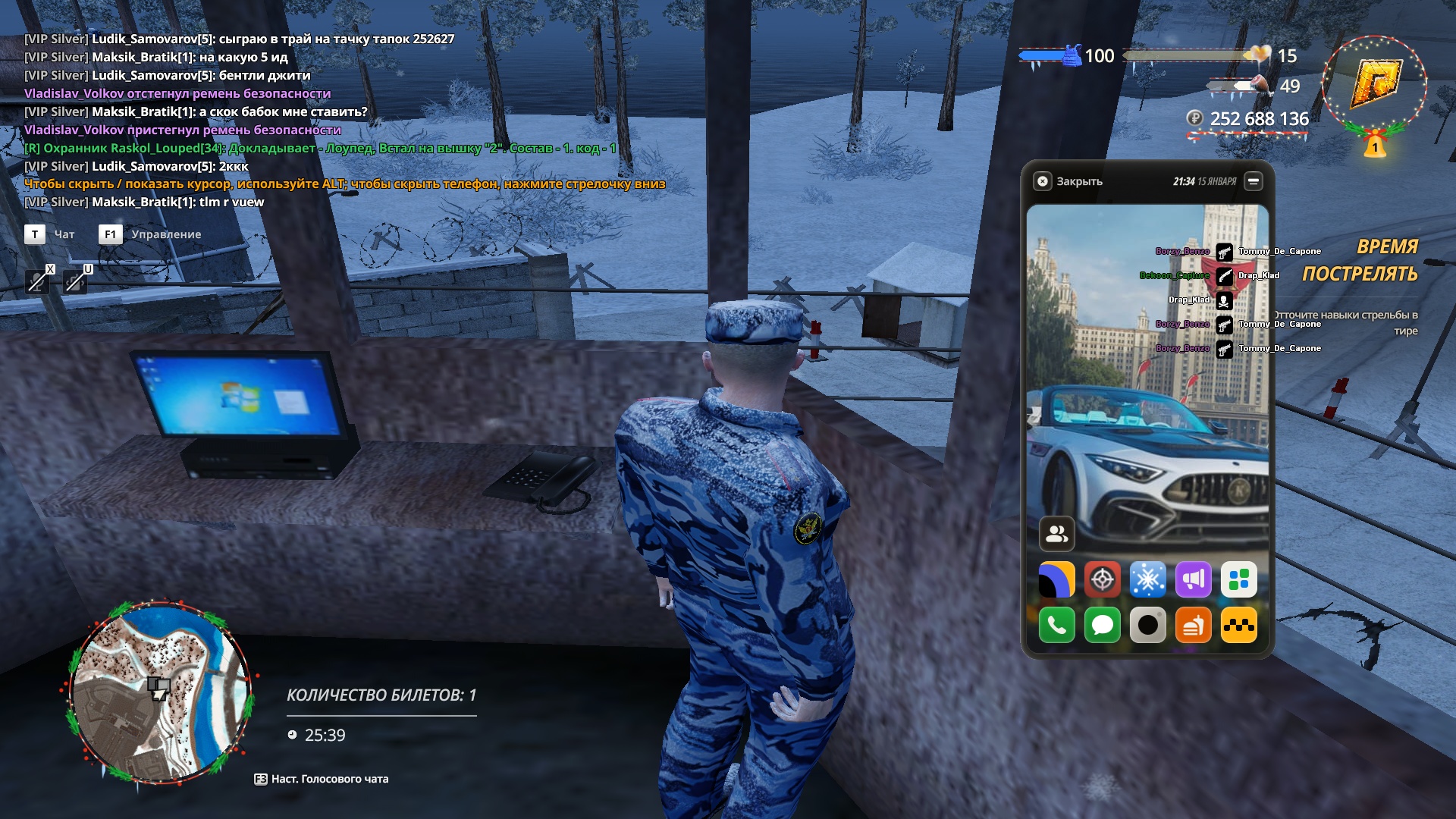
Task: Launch the camera app on phone
Action: coord(1147,626)
